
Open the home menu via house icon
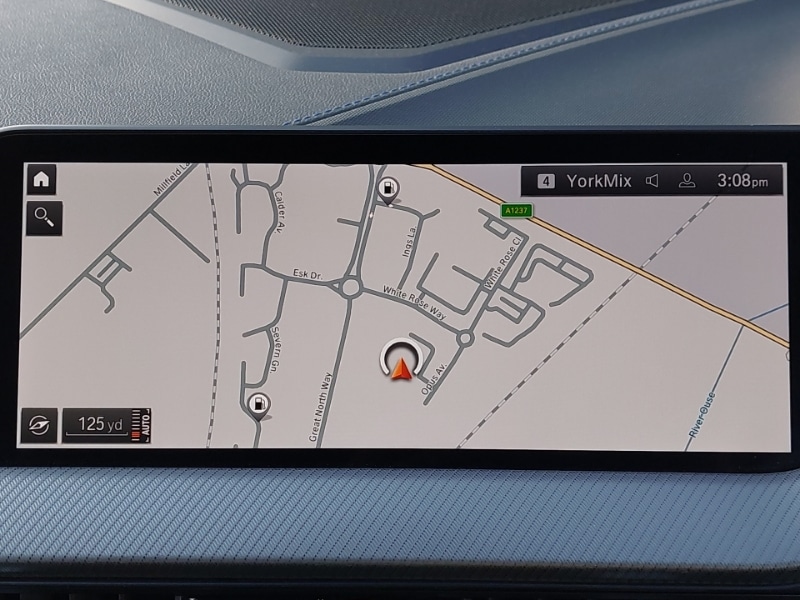(41, 179)
